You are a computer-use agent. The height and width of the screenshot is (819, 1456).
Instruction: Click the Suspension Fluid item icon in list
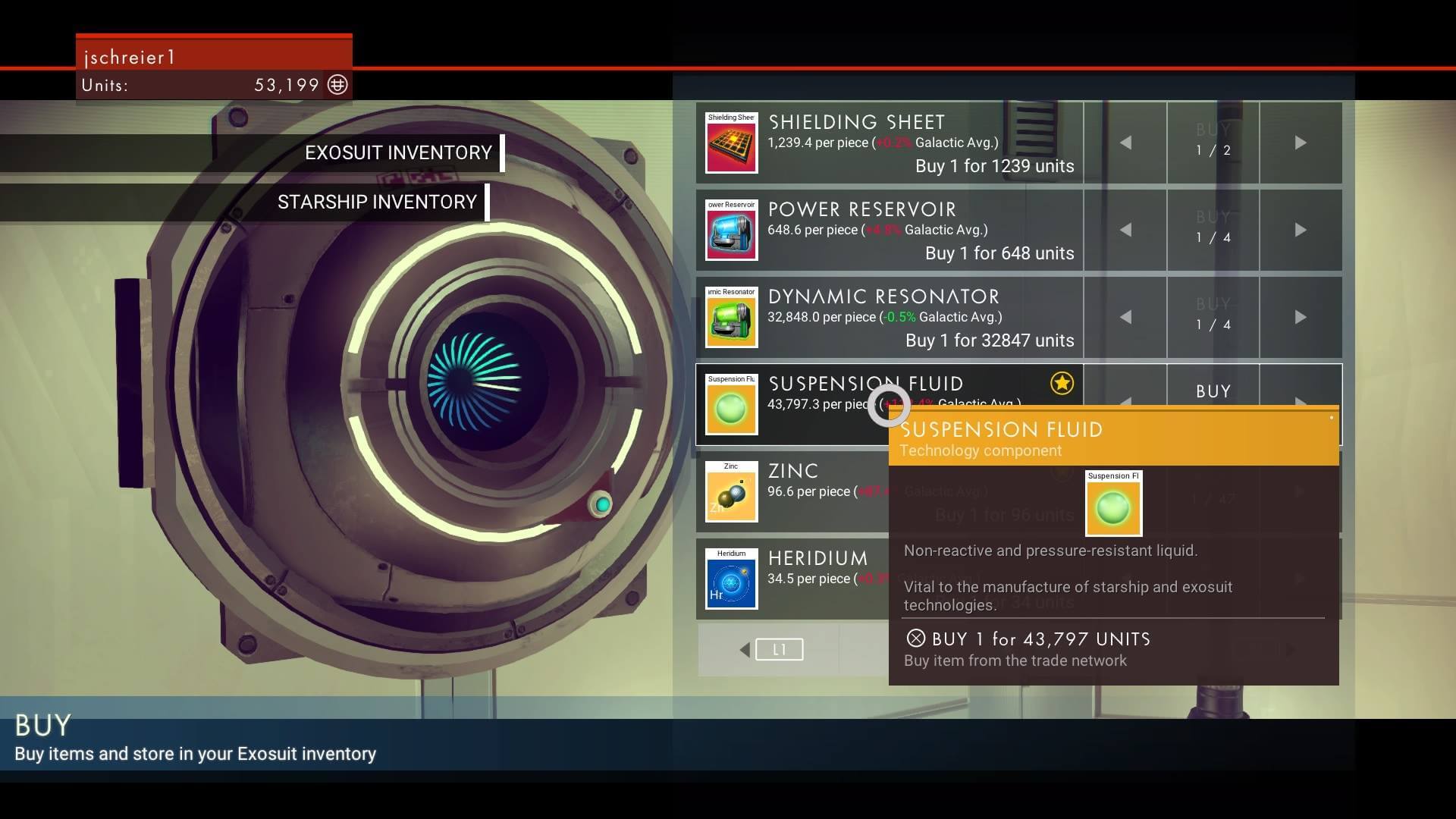[x=731, y=405]
